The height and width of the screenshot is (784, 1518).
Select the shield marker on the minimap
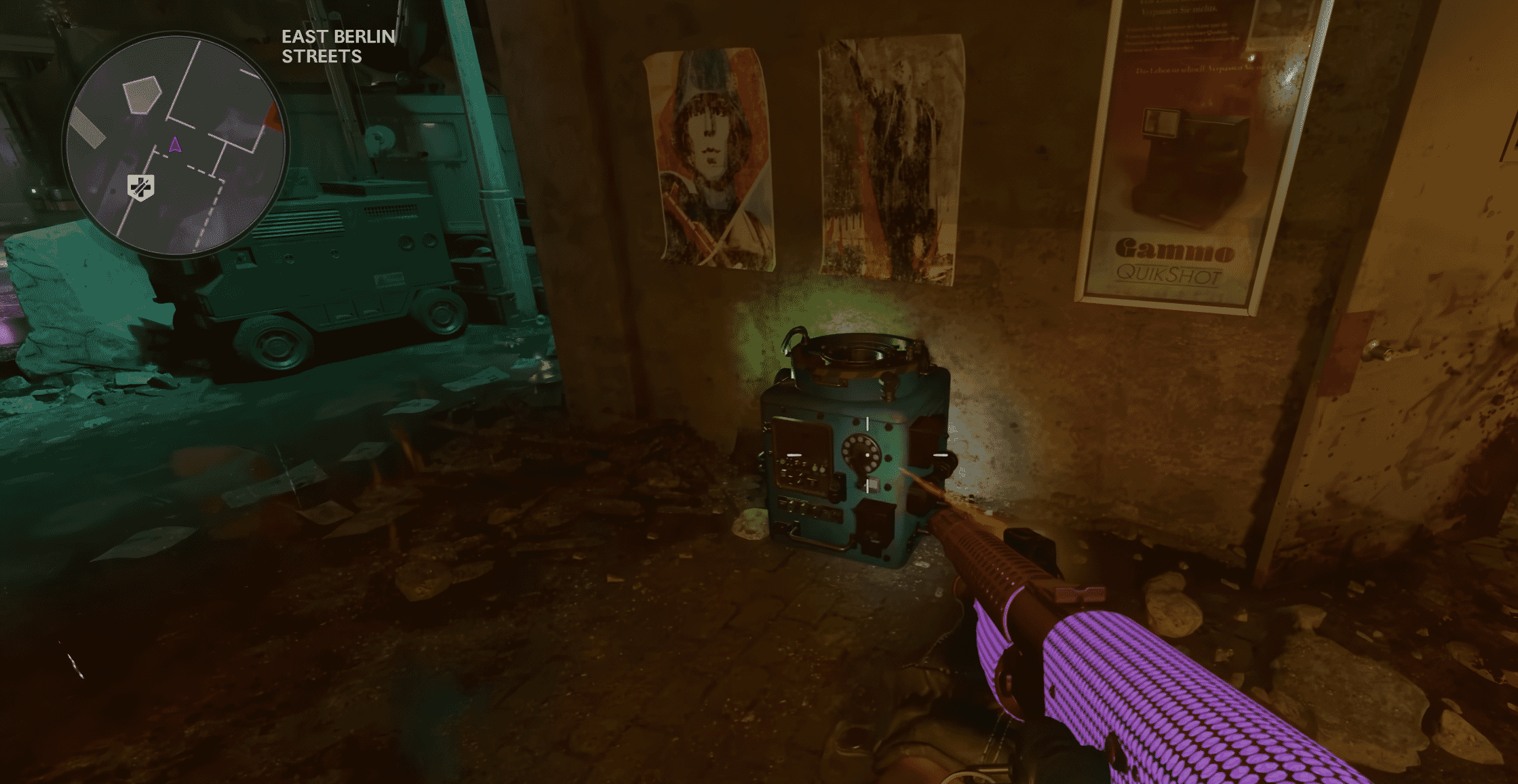click(x=141, y=187)
